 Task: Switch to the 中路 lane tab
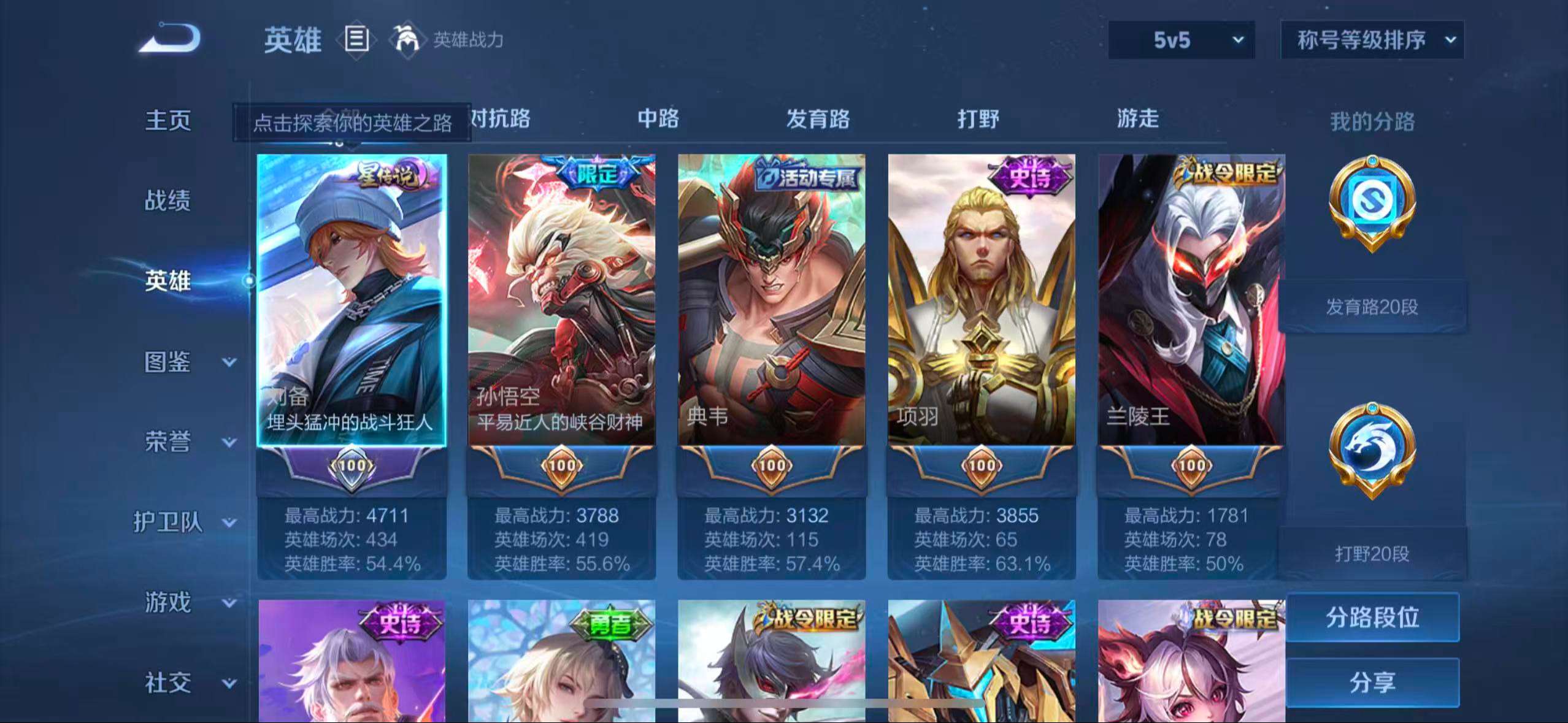point(658,120)
